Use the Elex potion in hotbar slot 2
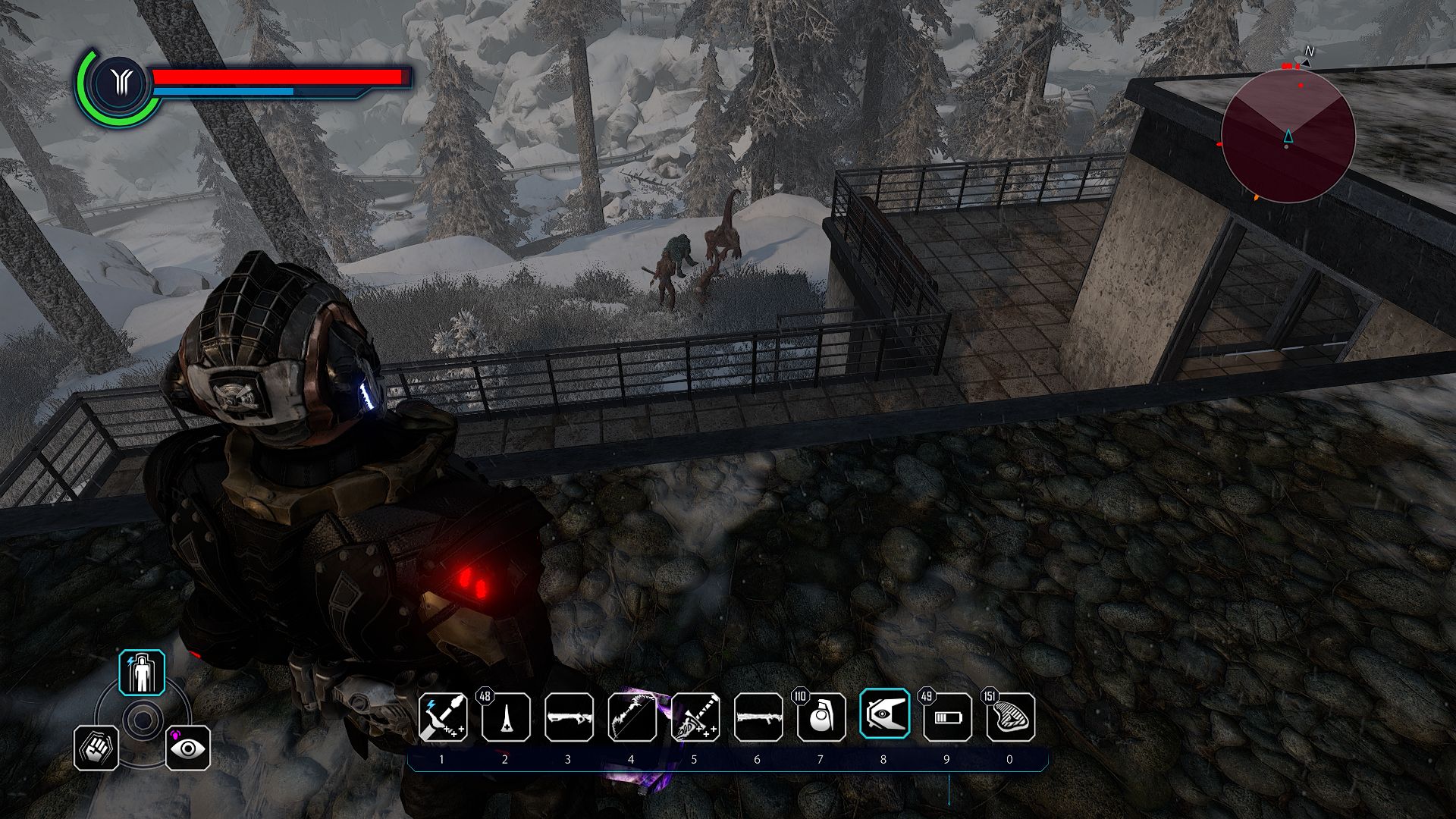The width and height of the screenshot is (1456, 819). click(x=507, y=719)
